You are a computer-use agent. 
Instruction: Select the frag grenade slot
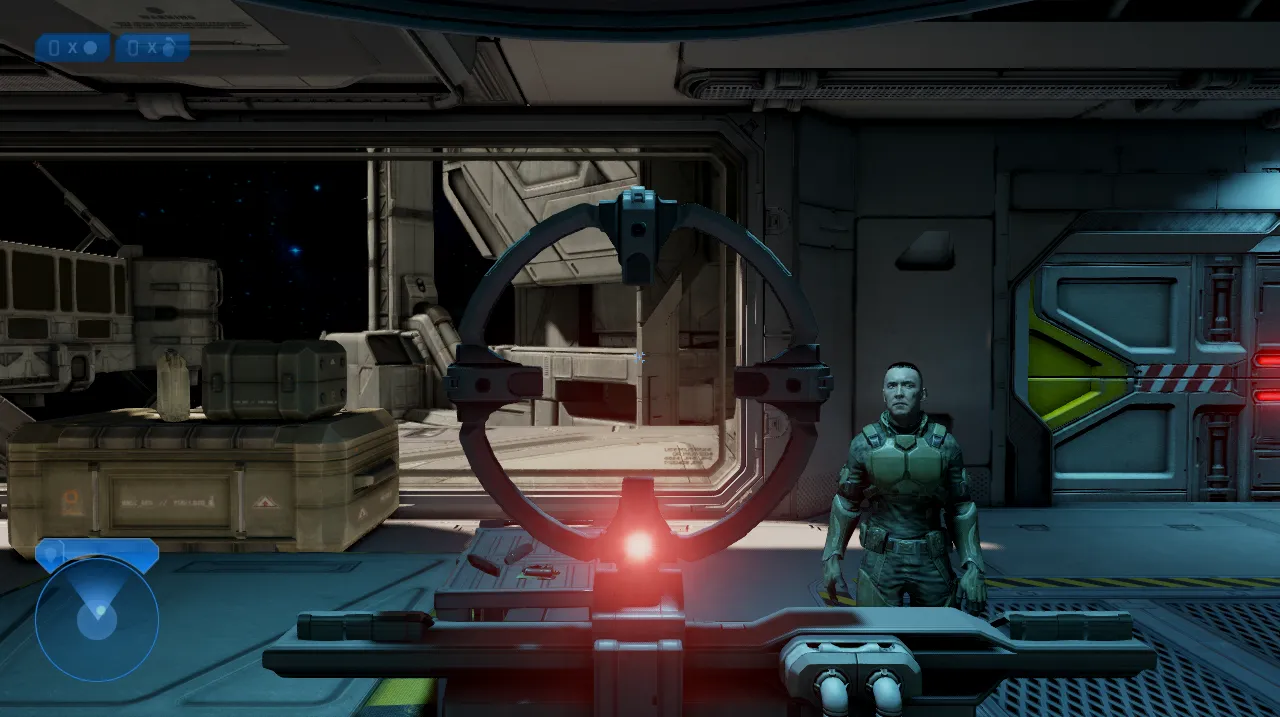click(152, 47)
